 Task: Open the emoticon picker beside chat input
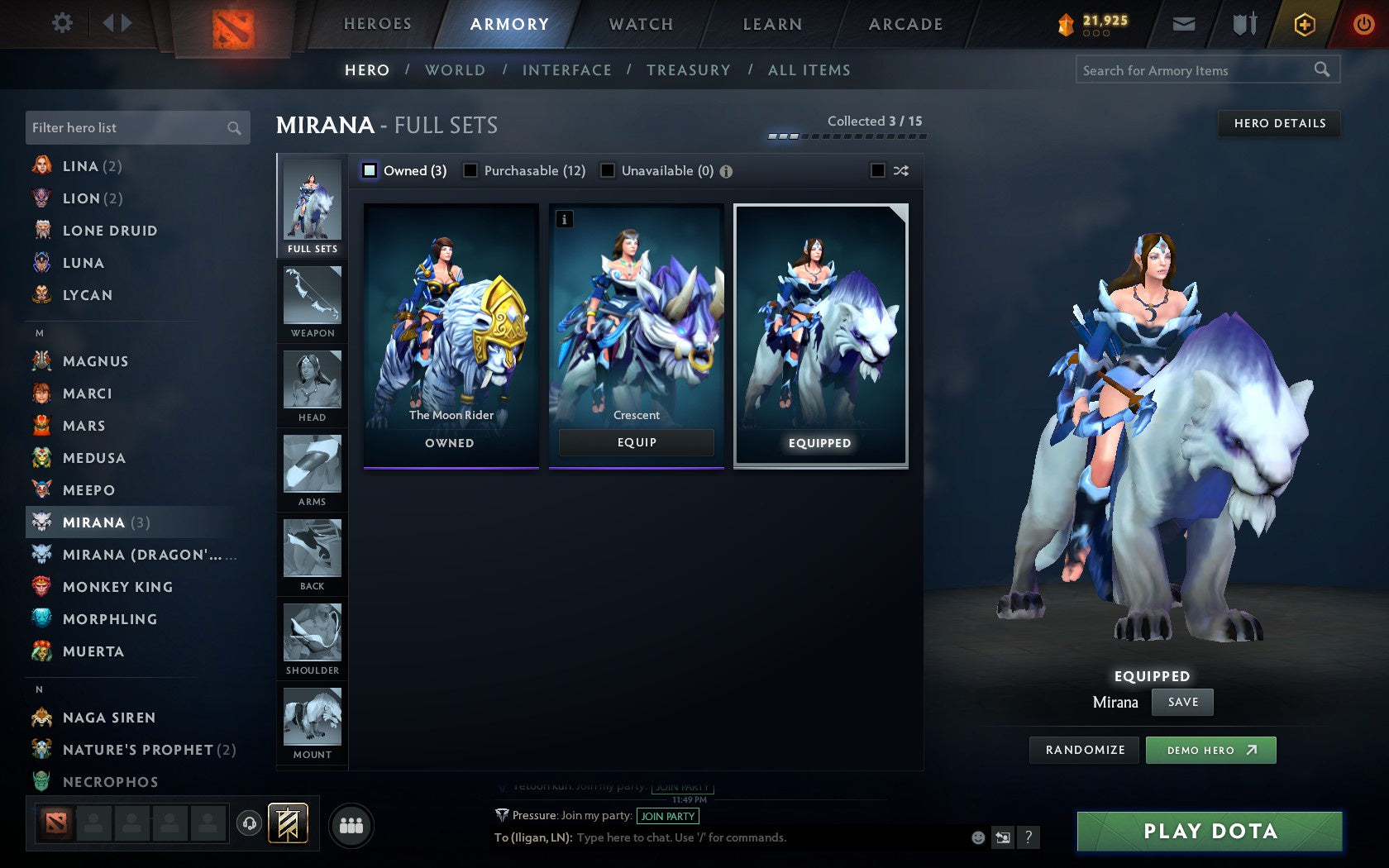(978, 837)
